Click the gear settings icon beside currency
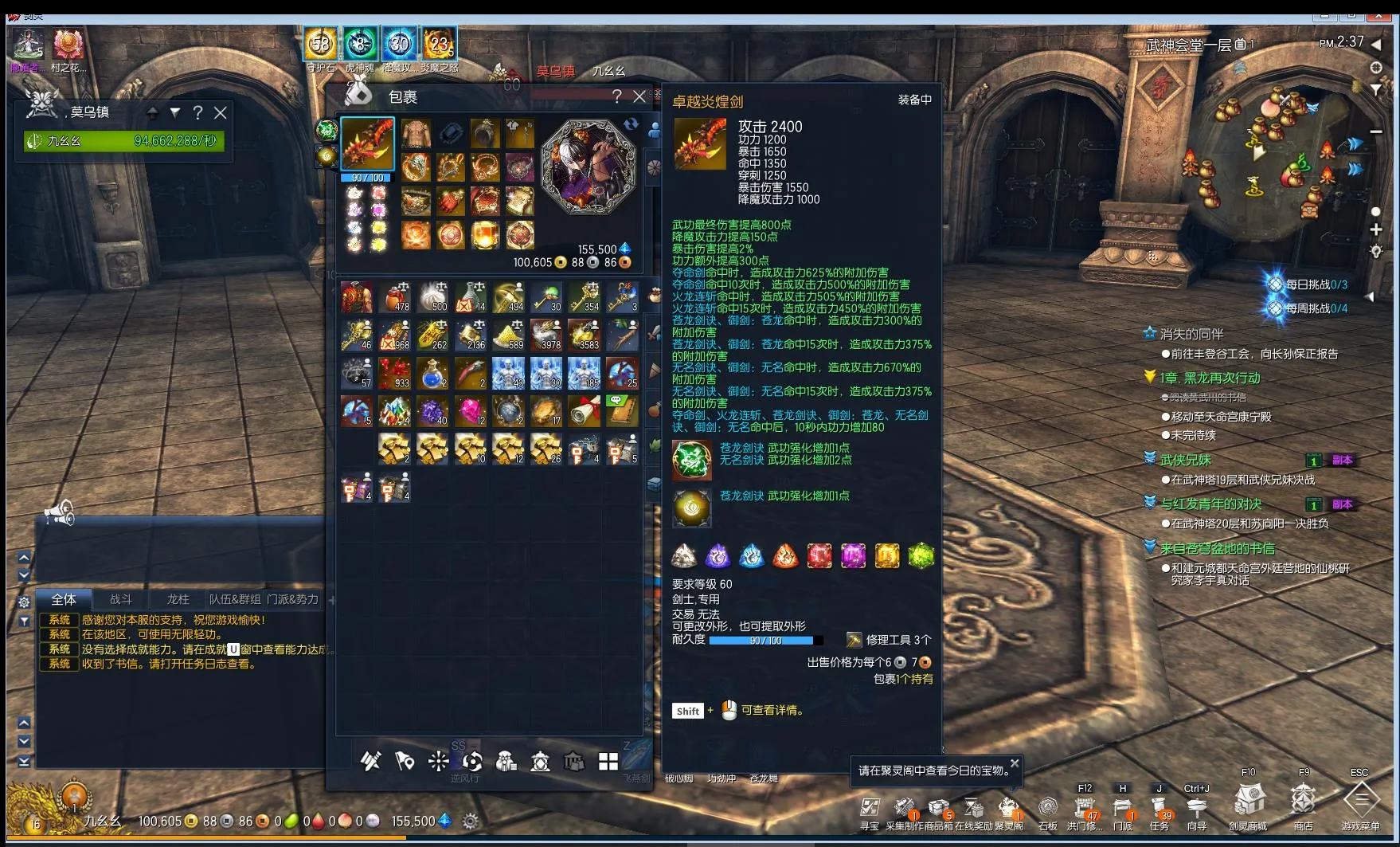The width and height of the screenshot is (1400, 847). click(x=471, y=821)
